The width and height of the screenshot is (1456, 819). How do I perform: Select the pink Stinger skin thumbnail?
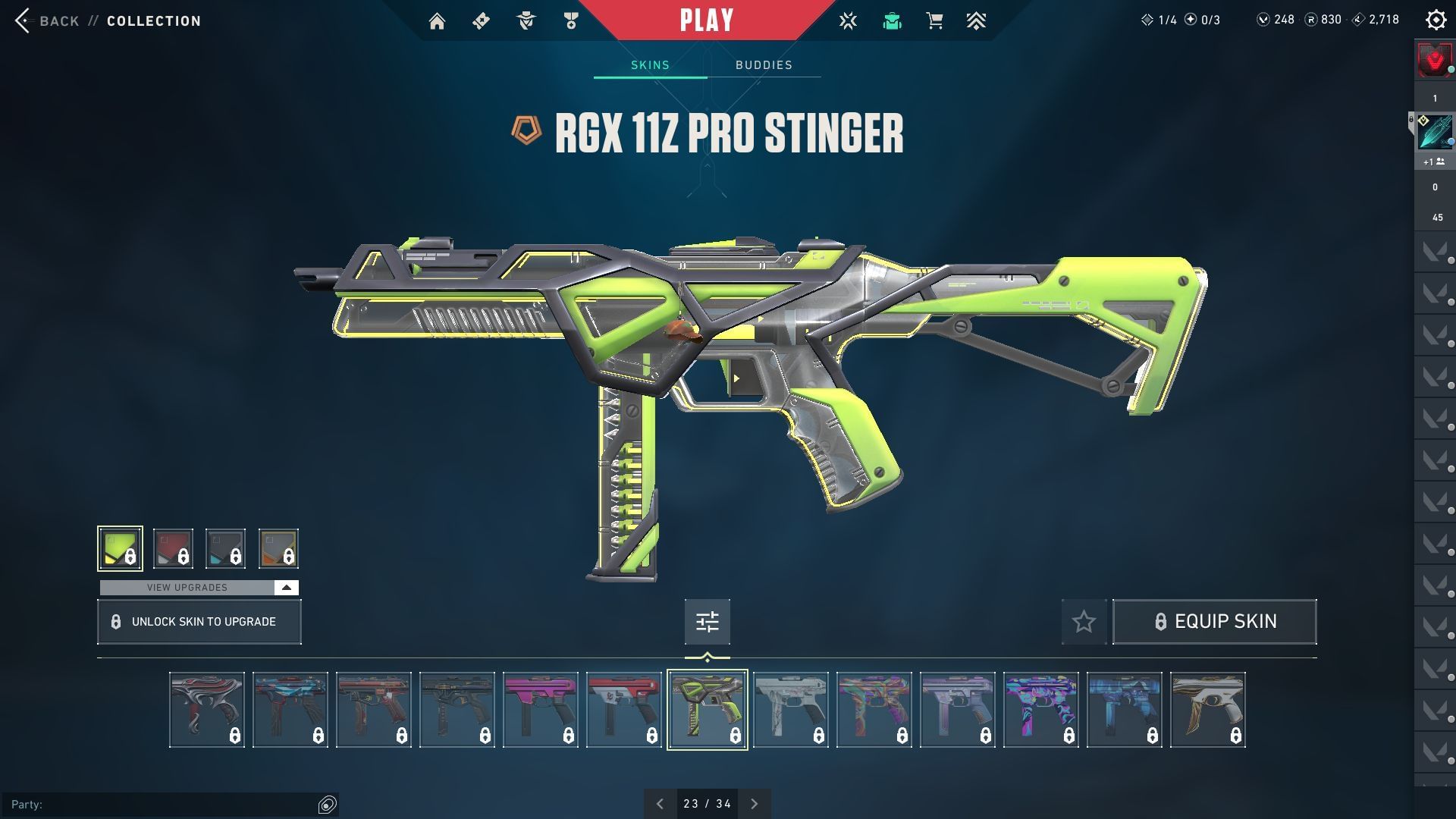click(541, 710)
